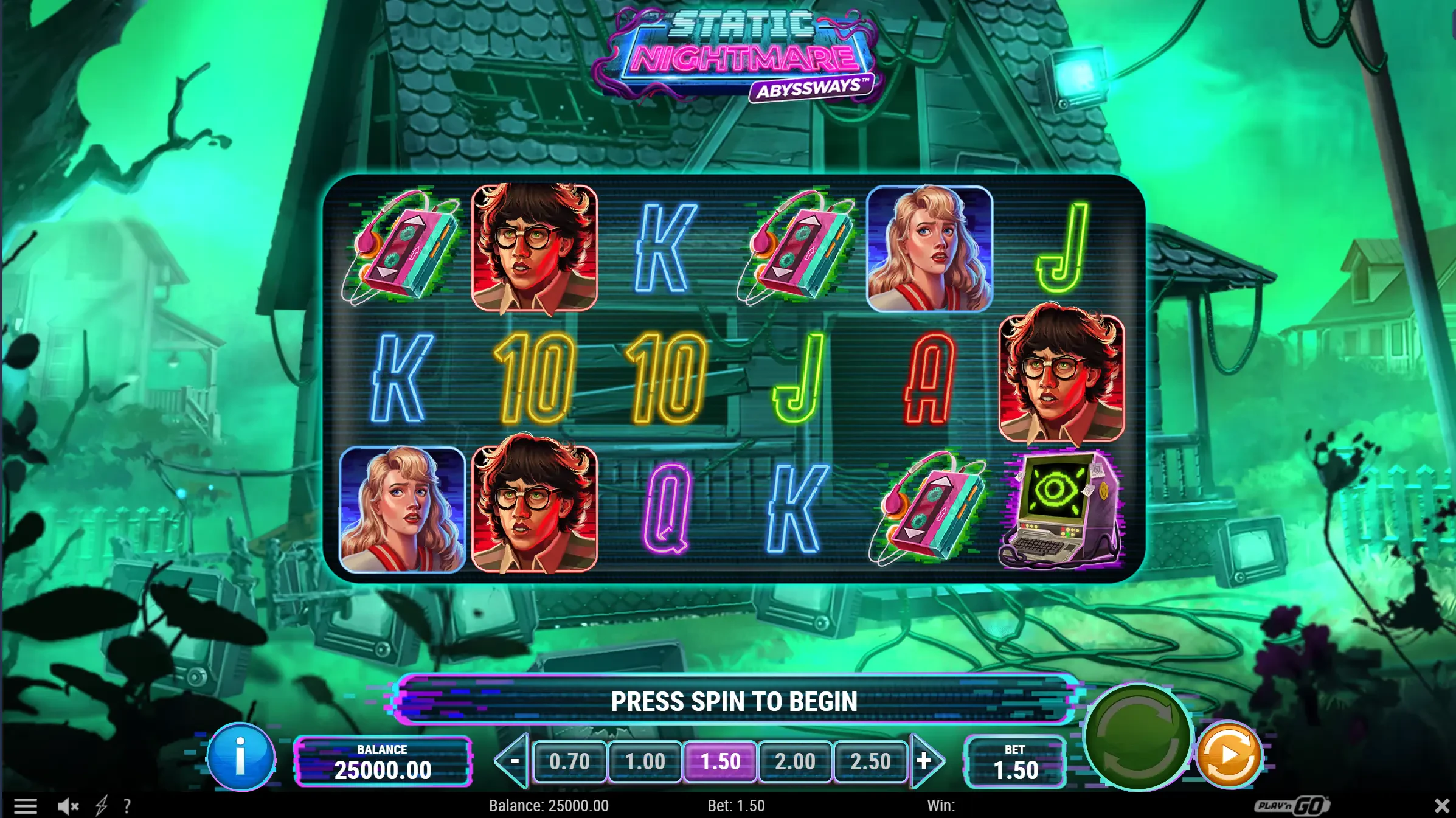Image resolution: width=1456 pixels, height=818 pixels.
Task: Set the bet to 2.00
Action: click(795, 761)
